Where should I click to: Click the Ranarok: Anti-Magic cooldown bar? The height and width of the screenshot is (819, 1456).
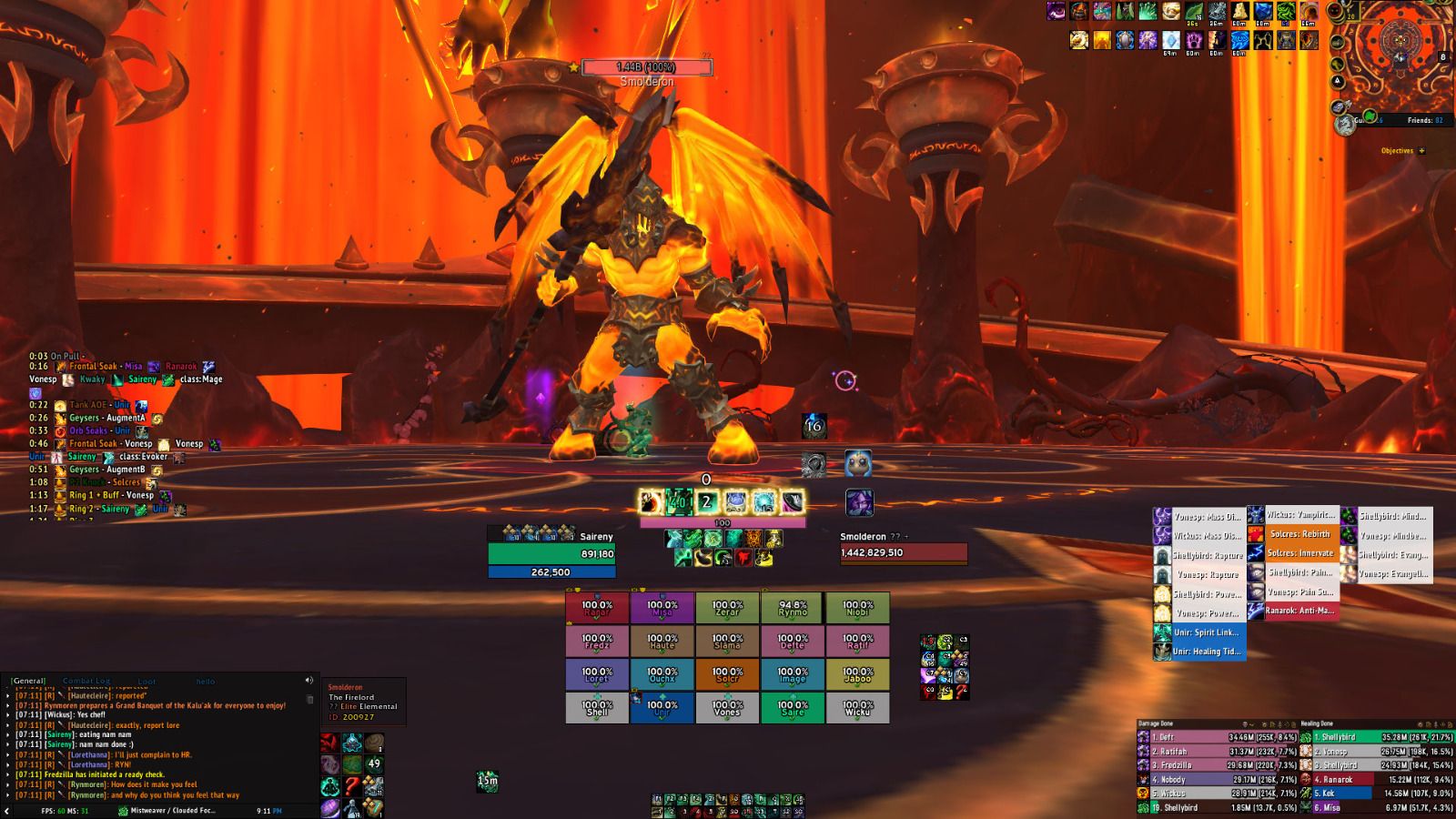click(1296, 611)
